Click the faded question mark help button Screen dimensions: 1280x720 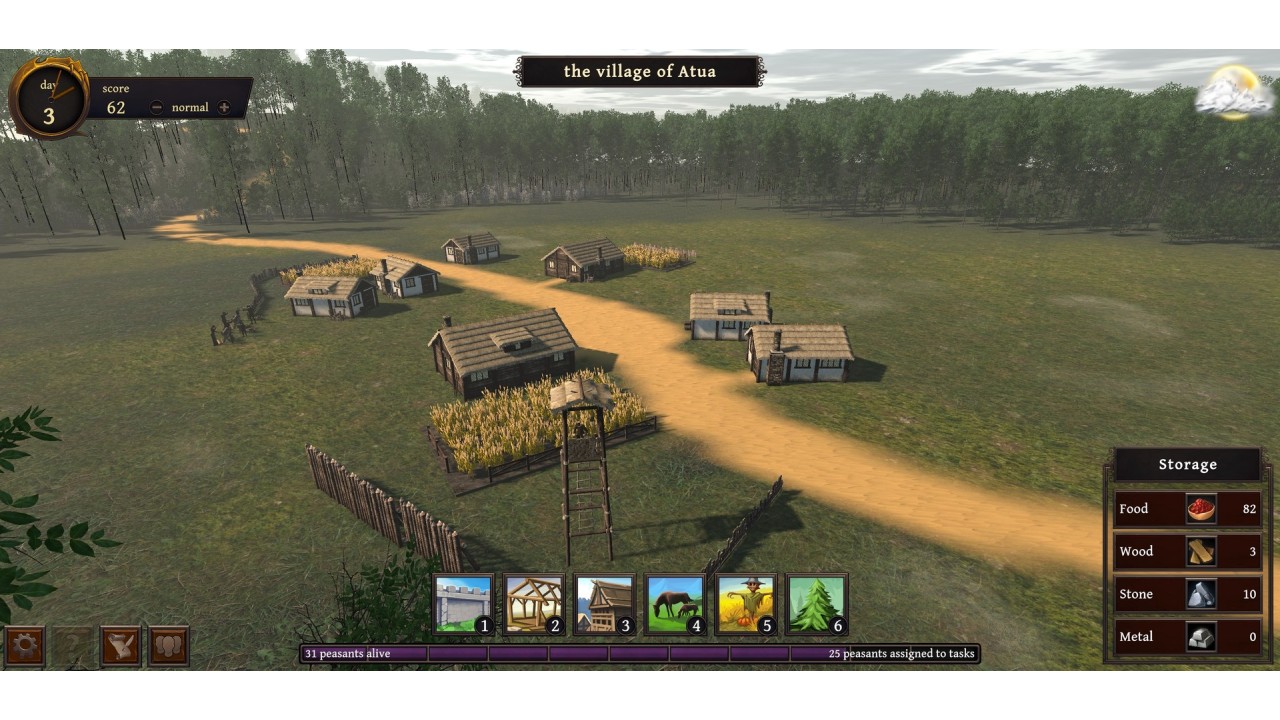(72, 646)
